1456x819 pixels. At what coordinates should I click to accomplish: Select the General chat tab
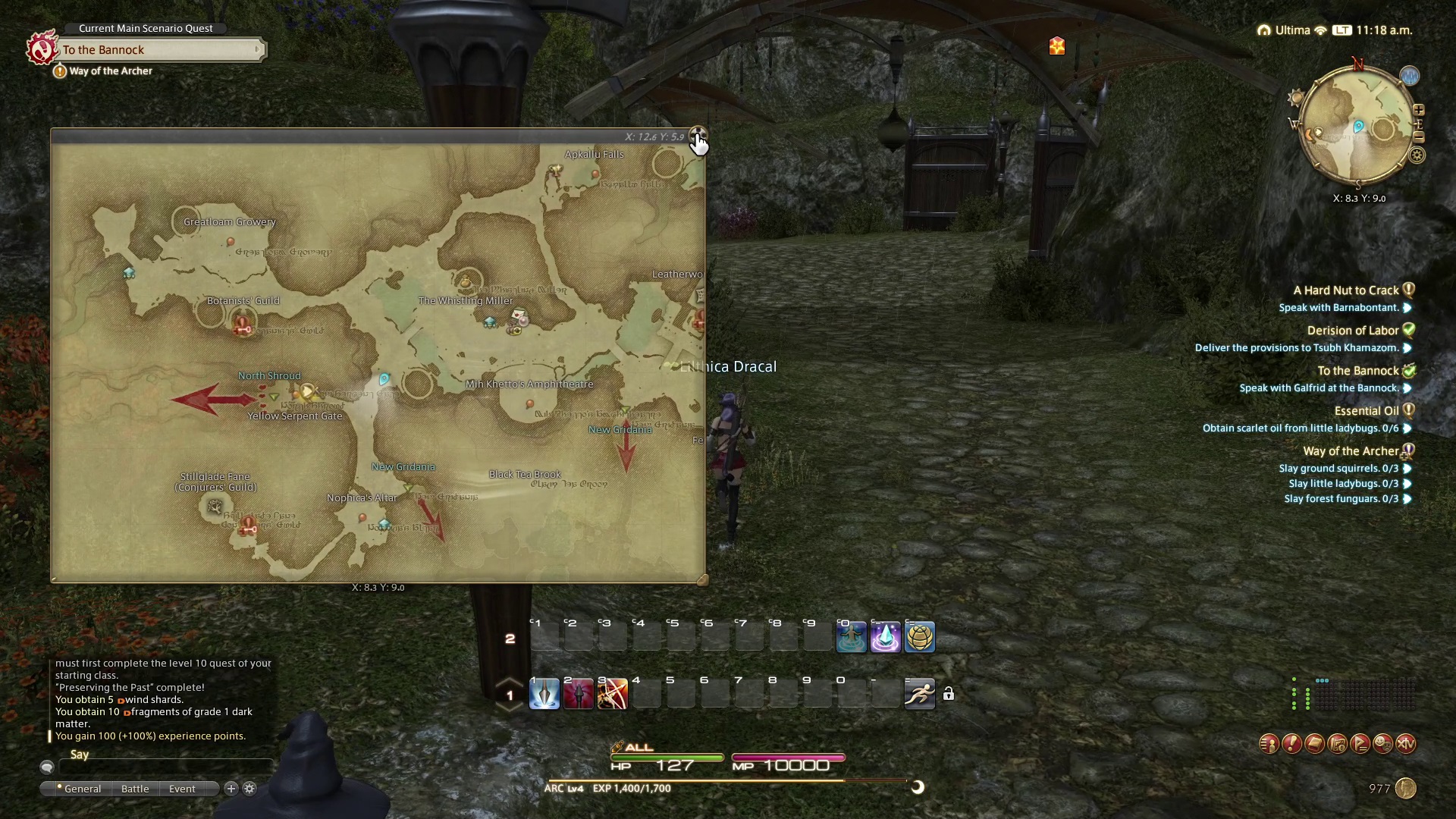click(x=82, y=789)
